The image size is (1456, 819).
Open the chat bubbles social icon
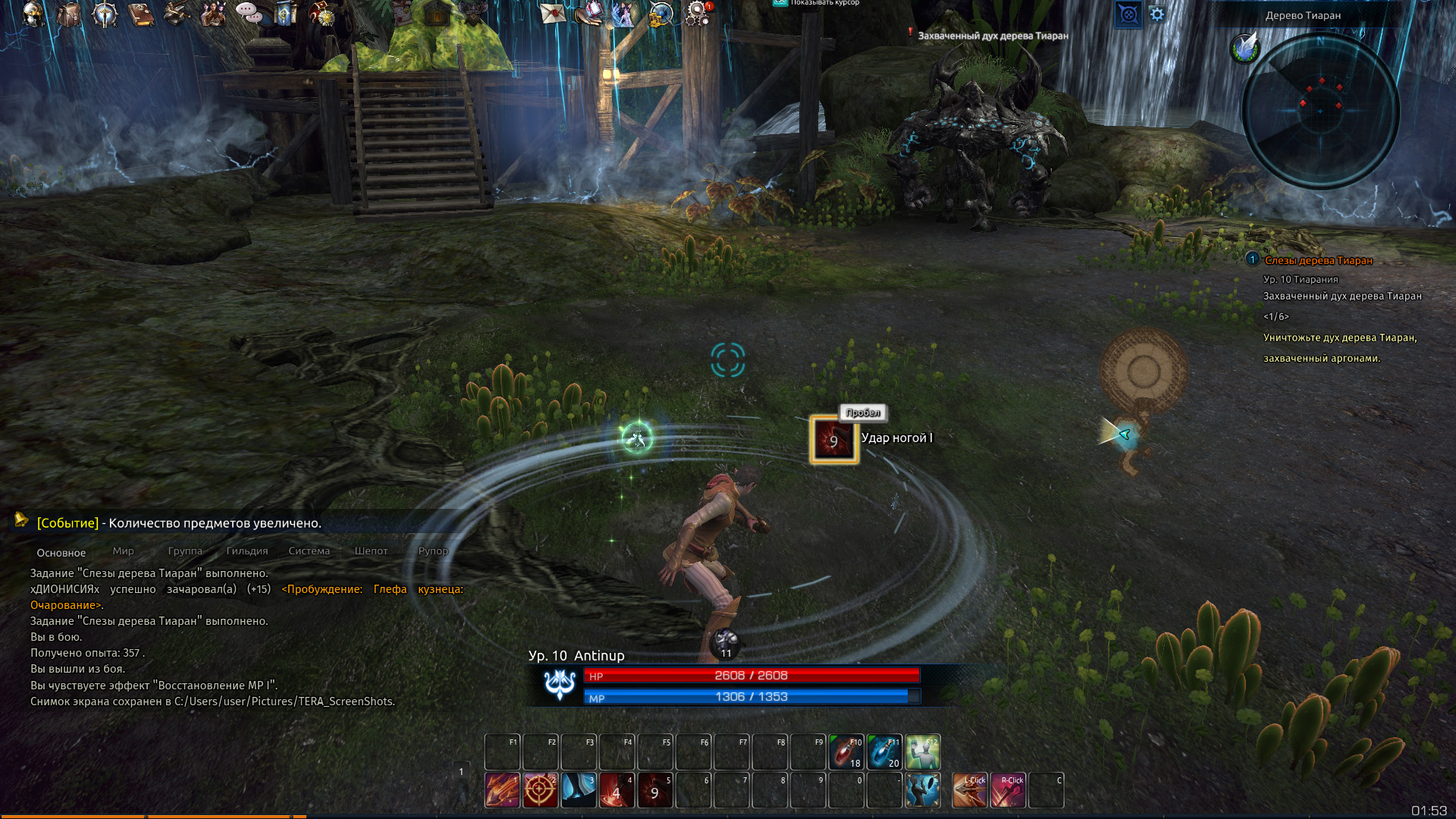click(x=249, y=12)
